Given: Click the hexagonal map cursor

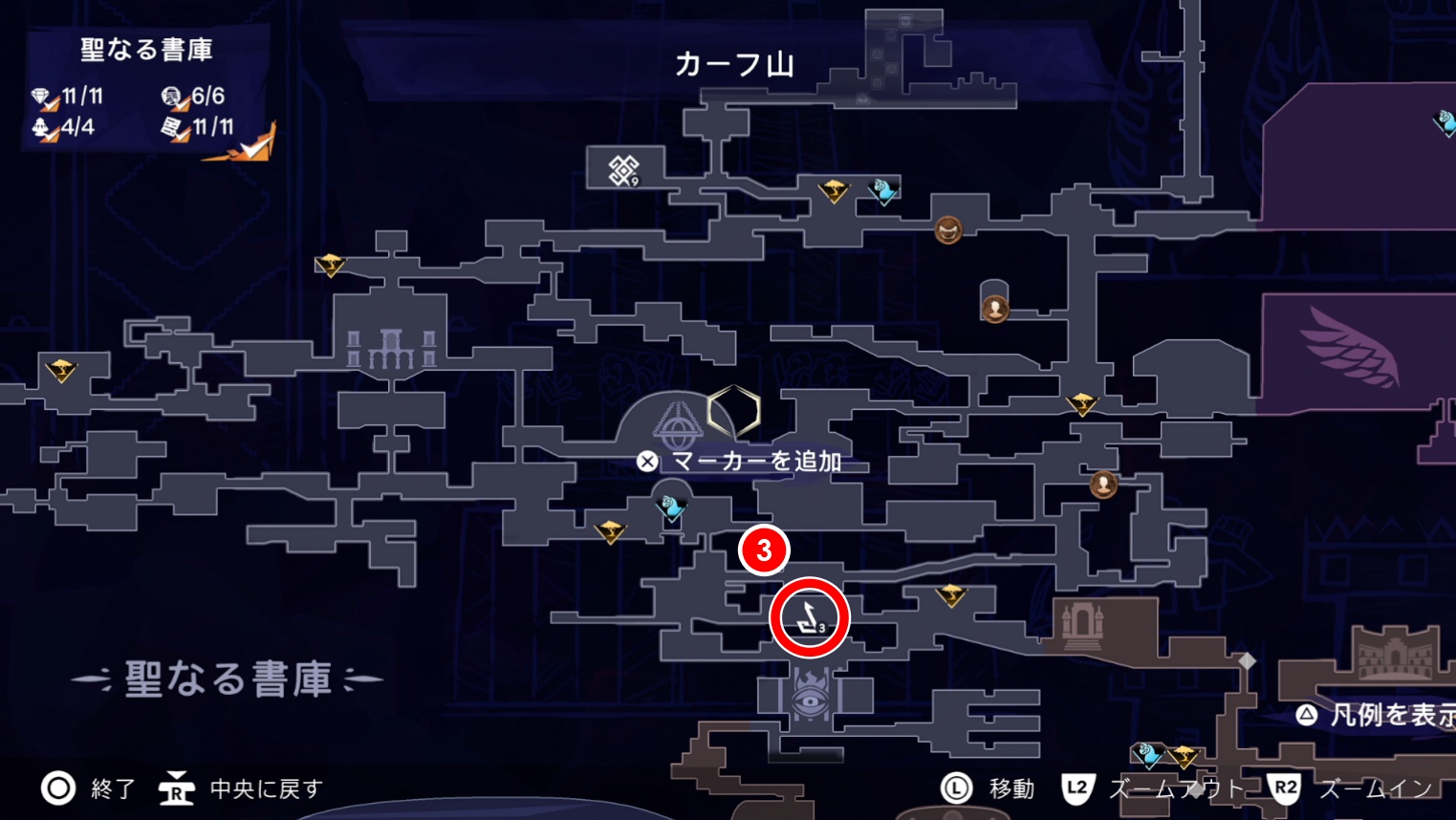Looking at the screenshot, I should point(733,411).
